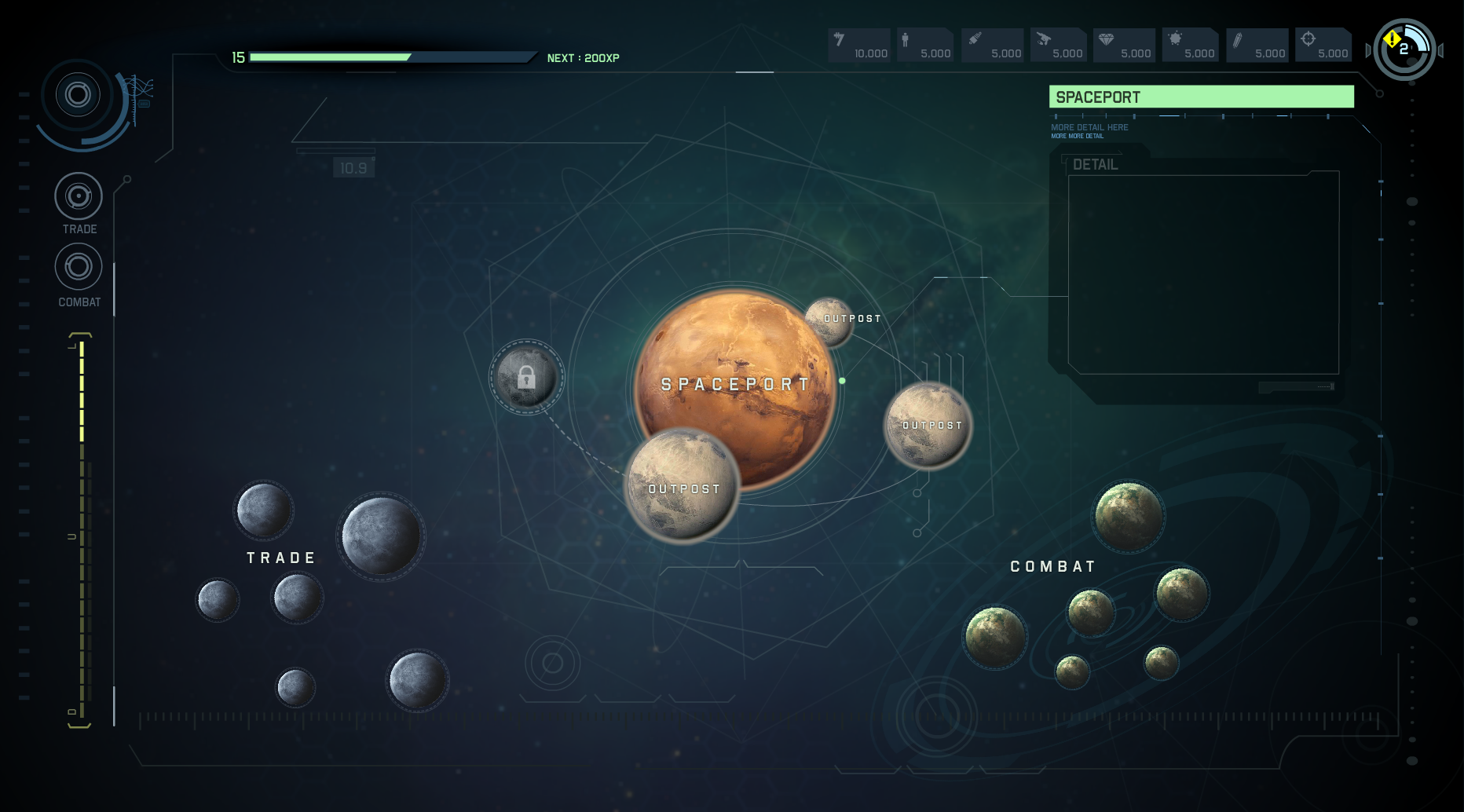Choose the largest Outpost overlapping the Spaceport

683,485
